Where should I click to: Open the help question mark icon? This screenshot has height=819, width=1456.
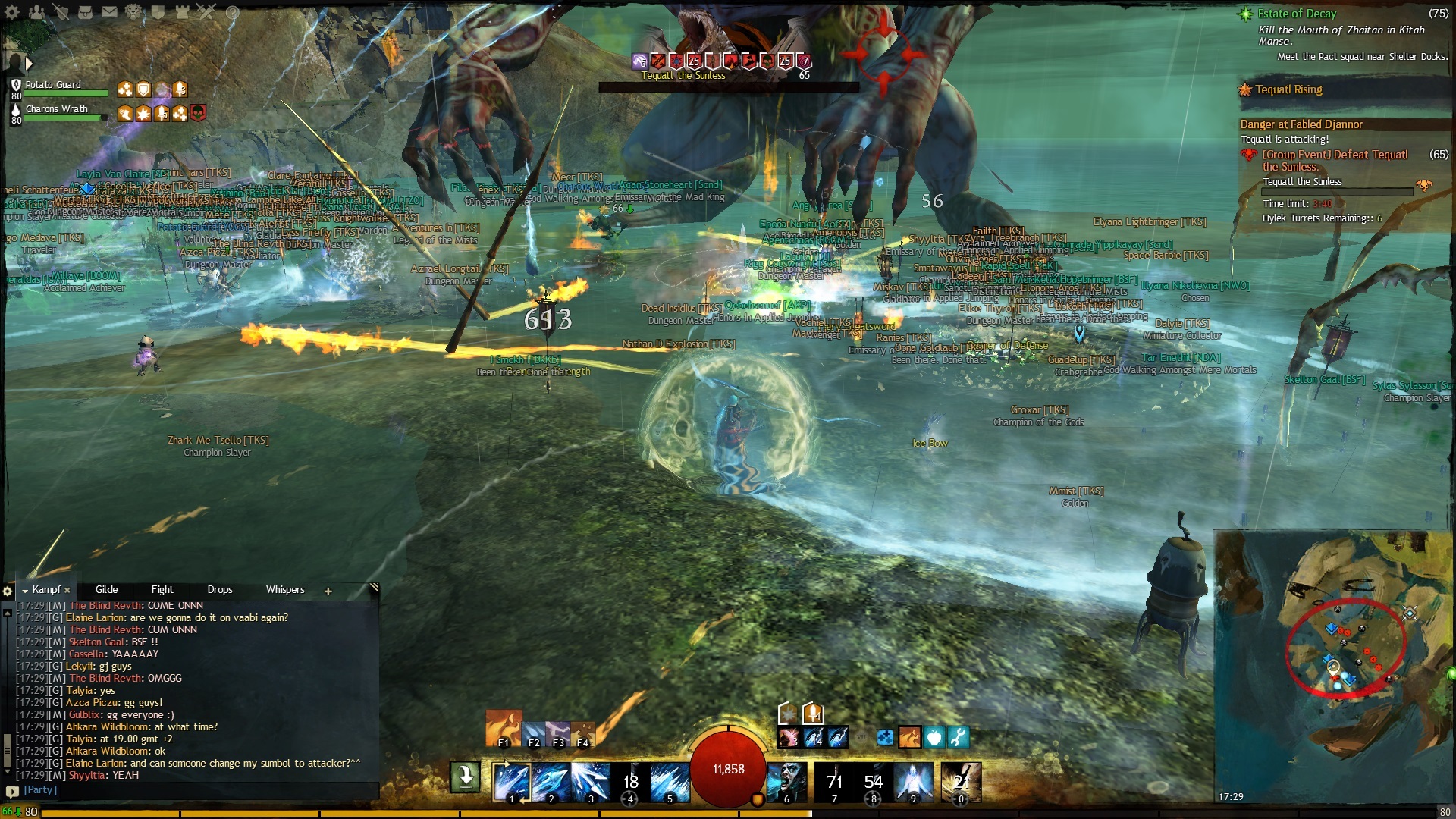click(x=233, y=12)
